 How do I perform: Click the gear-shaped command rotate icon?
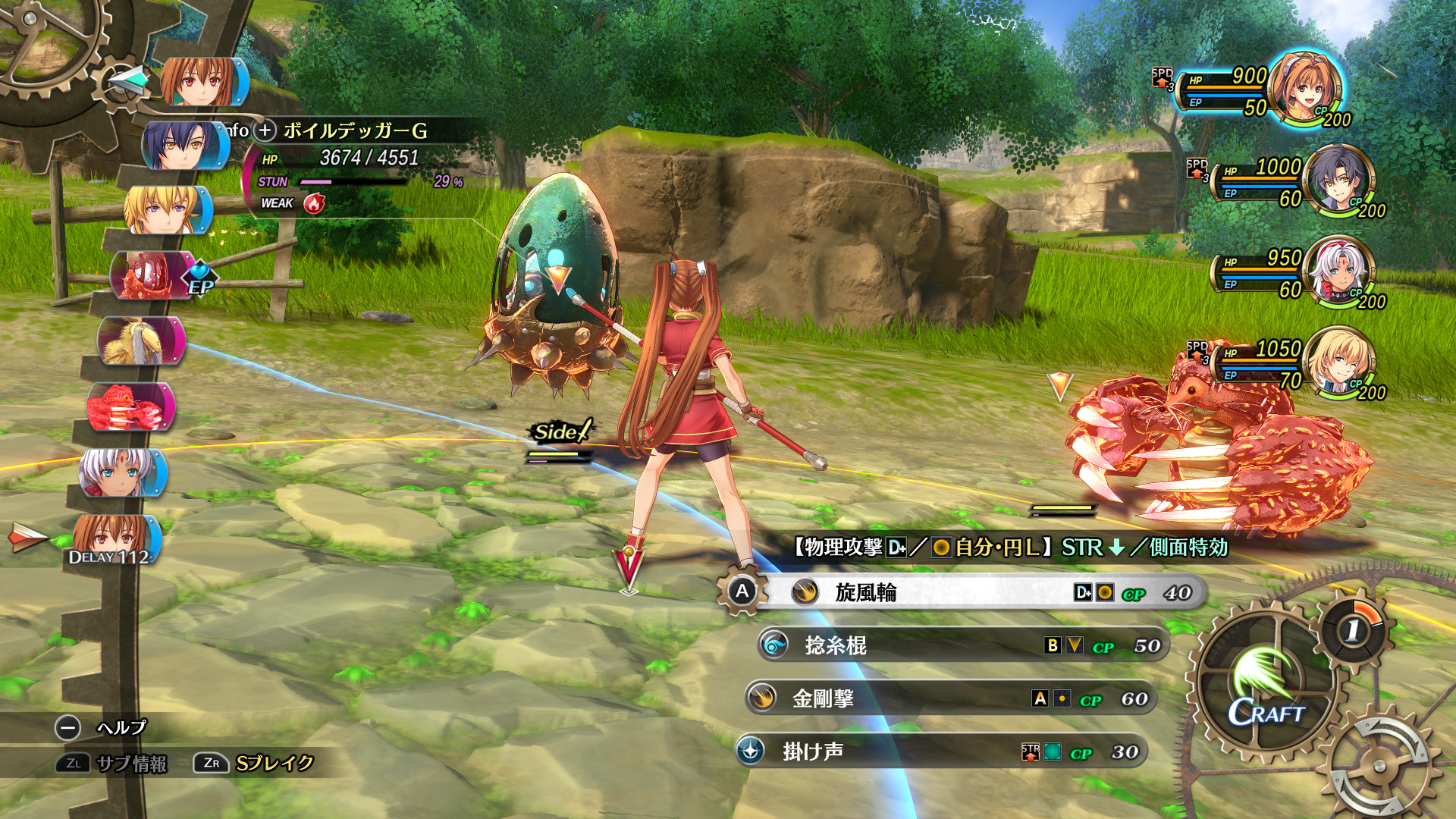[1382, 766]
